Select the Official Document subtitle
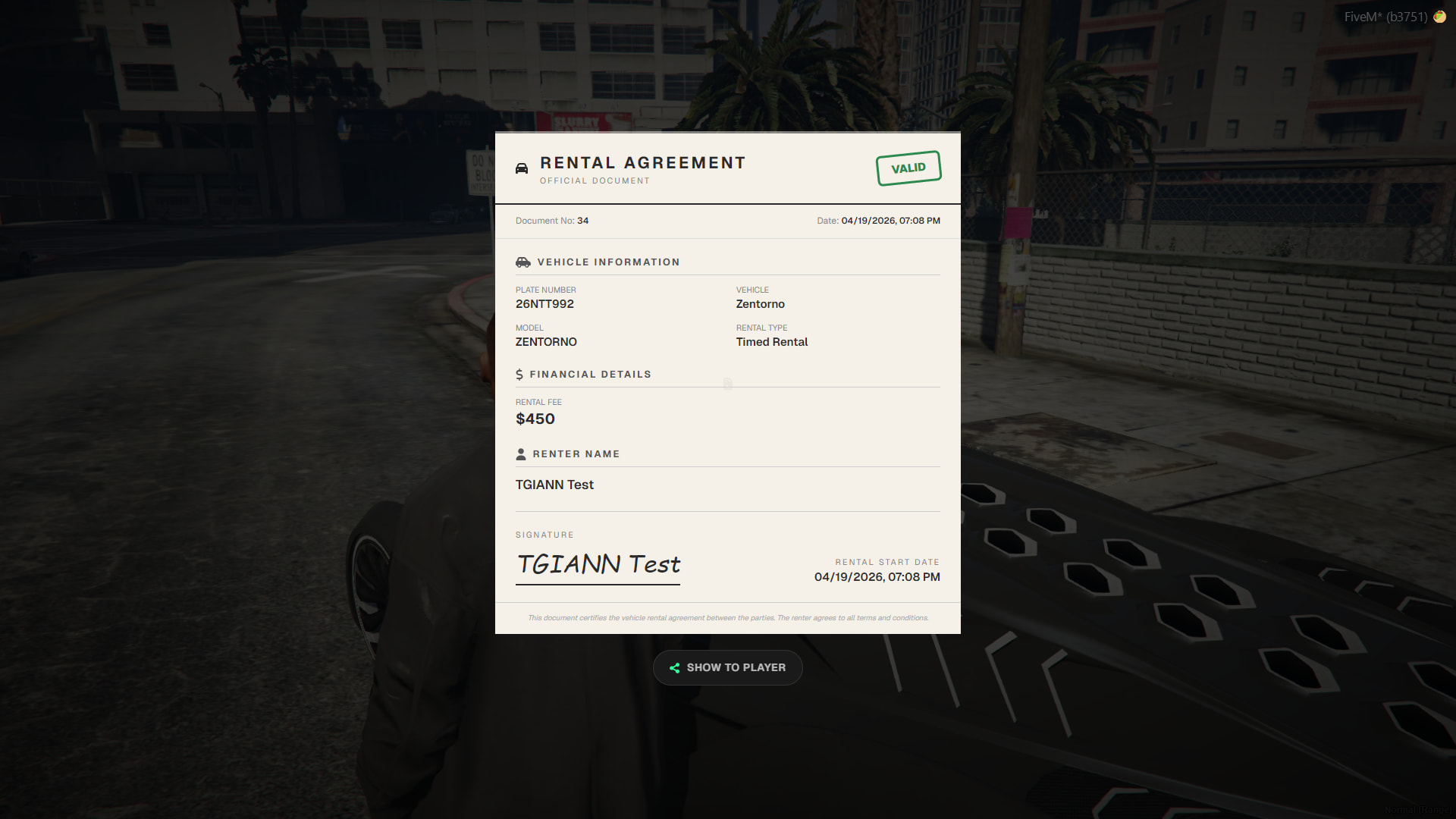This screenshot has width=1456, height=819. tap(594, 180)
